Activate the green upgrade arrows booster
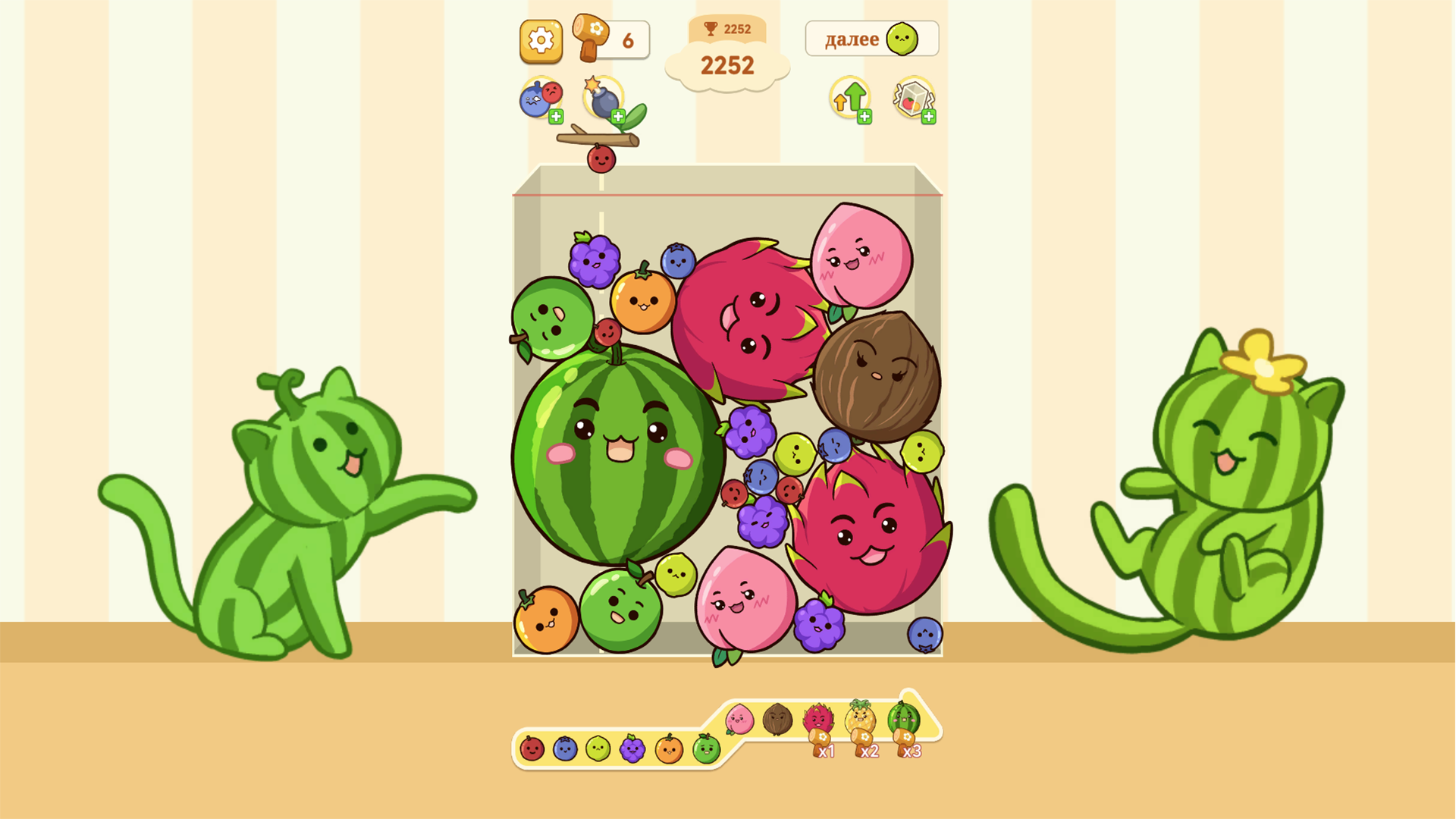Image resolution: width=1456 pixels, height=819 pixels. click(849, 97)
